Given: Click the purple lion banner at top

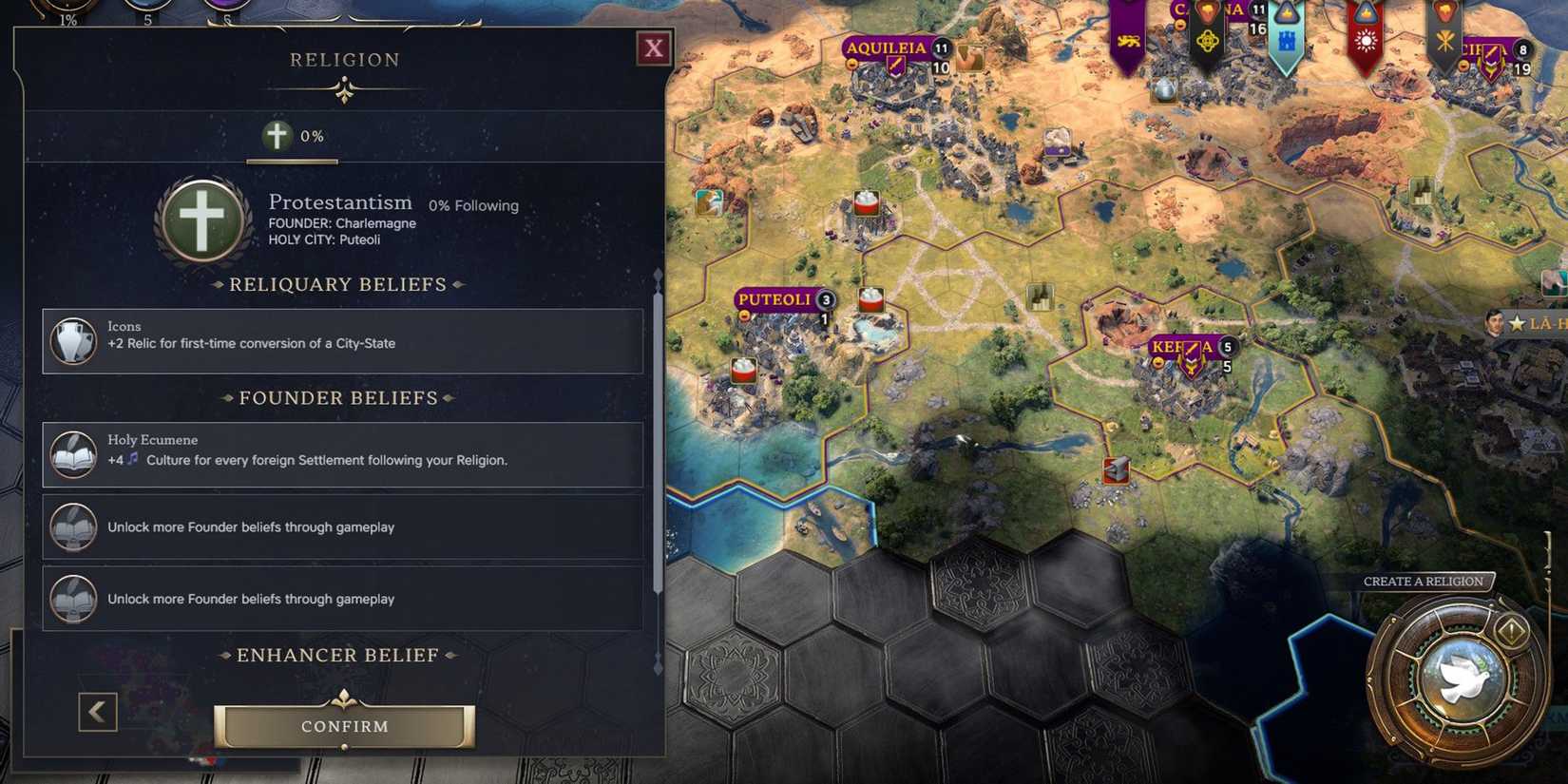Looking at the screenshot, I should (x=1126, y=41).
